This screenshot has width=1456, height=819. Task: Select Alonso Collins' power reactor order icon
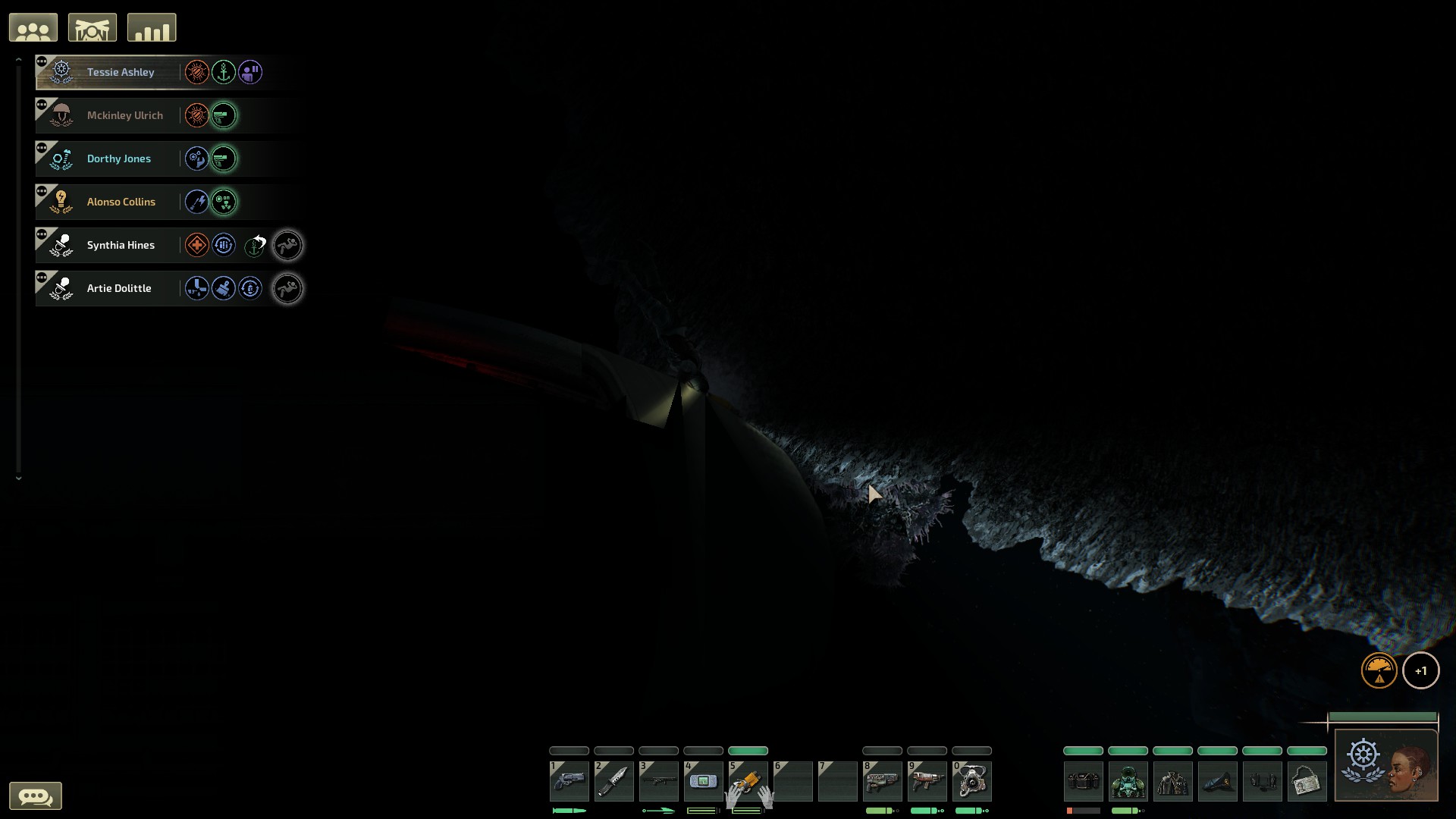coord(224,202)
